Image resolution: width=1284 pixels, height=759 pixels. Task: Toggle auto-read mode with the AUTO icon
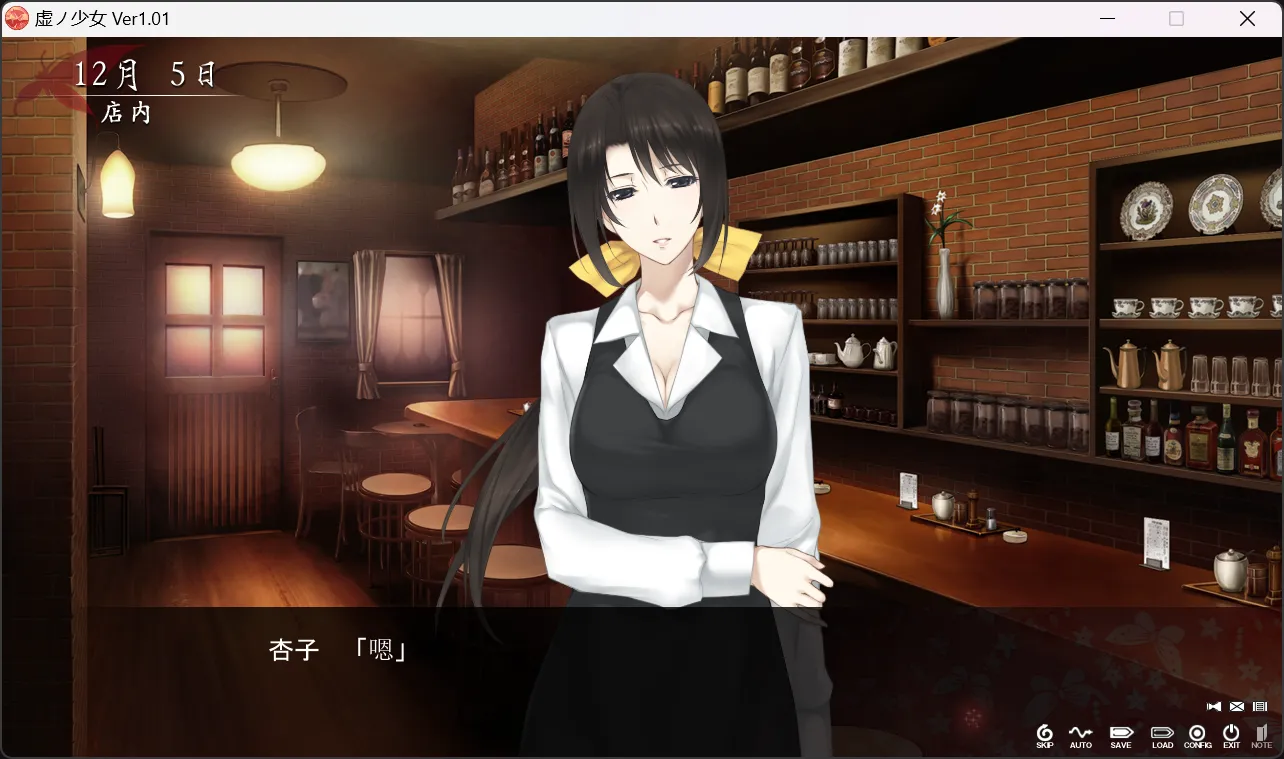1081,735
